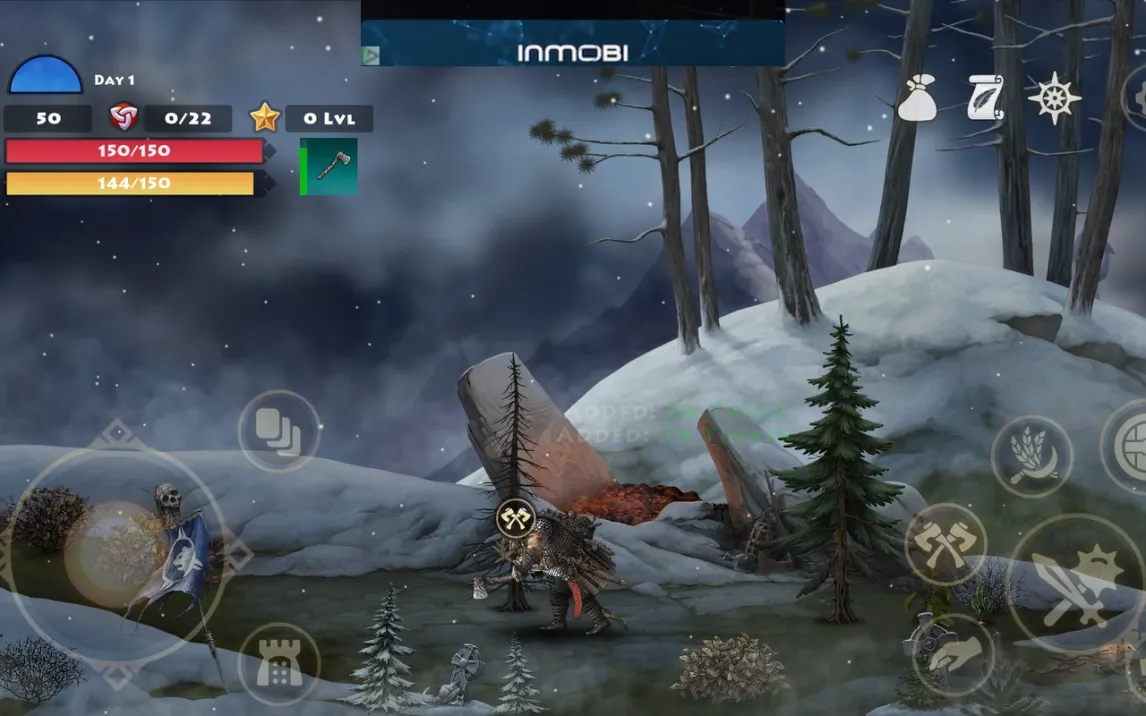The height and width of the screenshot is (716, 1146).
Task: Tap the ship's wheel icon
Action: tap(1055, 98)
